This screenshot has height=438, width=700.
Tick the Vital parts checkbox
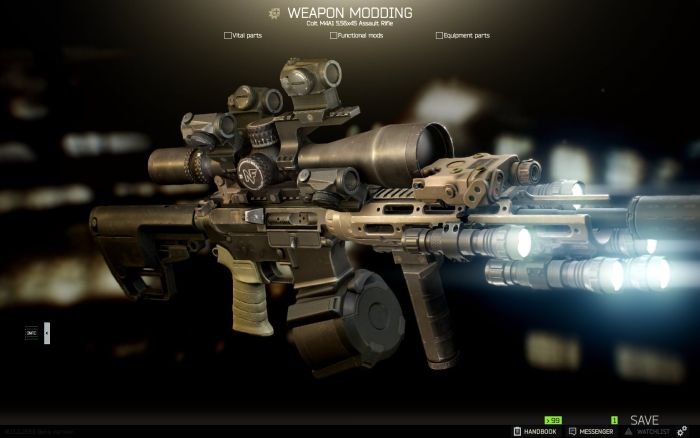[228, 35]
